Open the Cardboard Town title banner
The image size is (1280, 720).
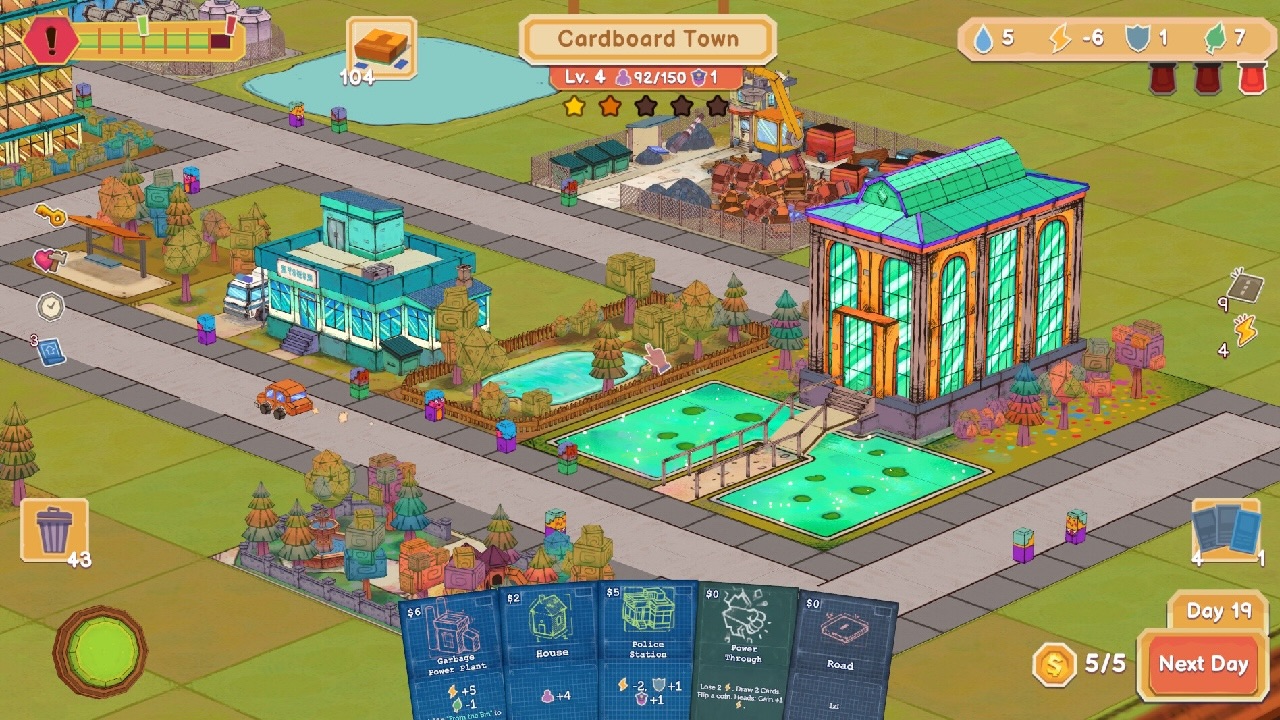point(649,39)
